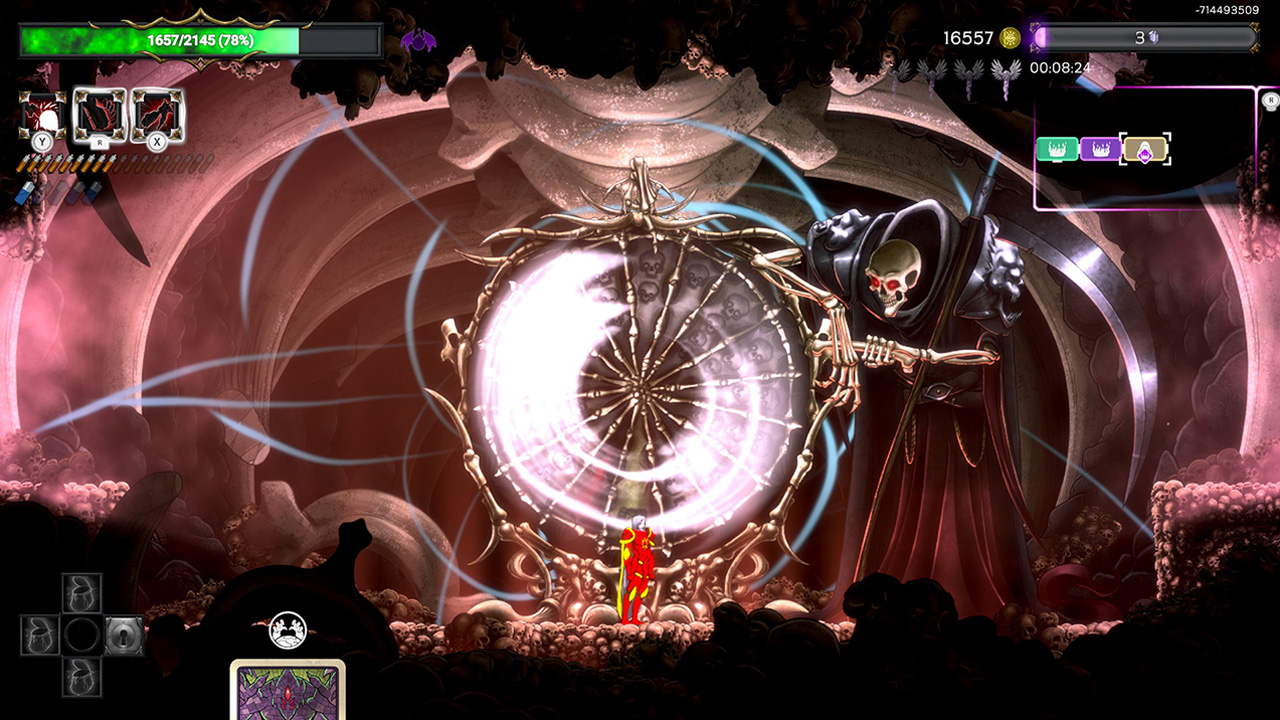Click the keyhole lock on the d-pad display
This screenshot has height=720, width=1280.
(125, 634)
